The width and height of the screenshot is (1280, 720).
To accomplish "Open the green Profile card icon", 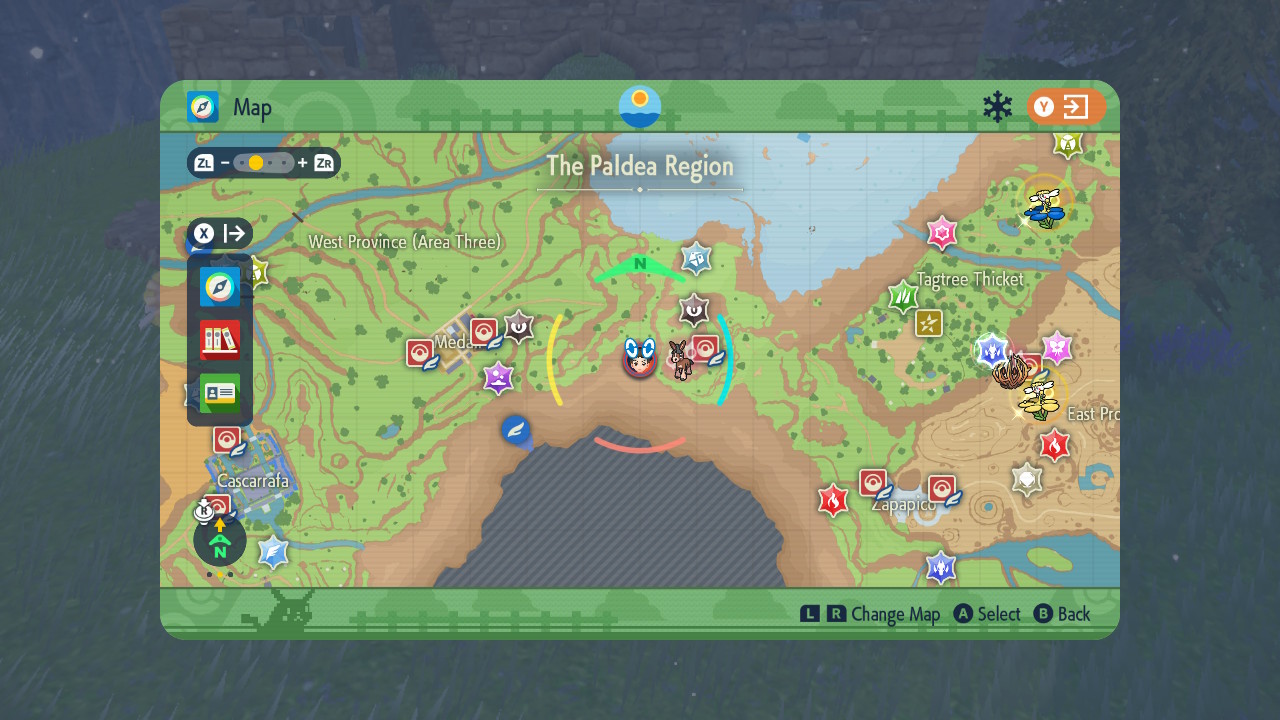I will tap(219, 393).
